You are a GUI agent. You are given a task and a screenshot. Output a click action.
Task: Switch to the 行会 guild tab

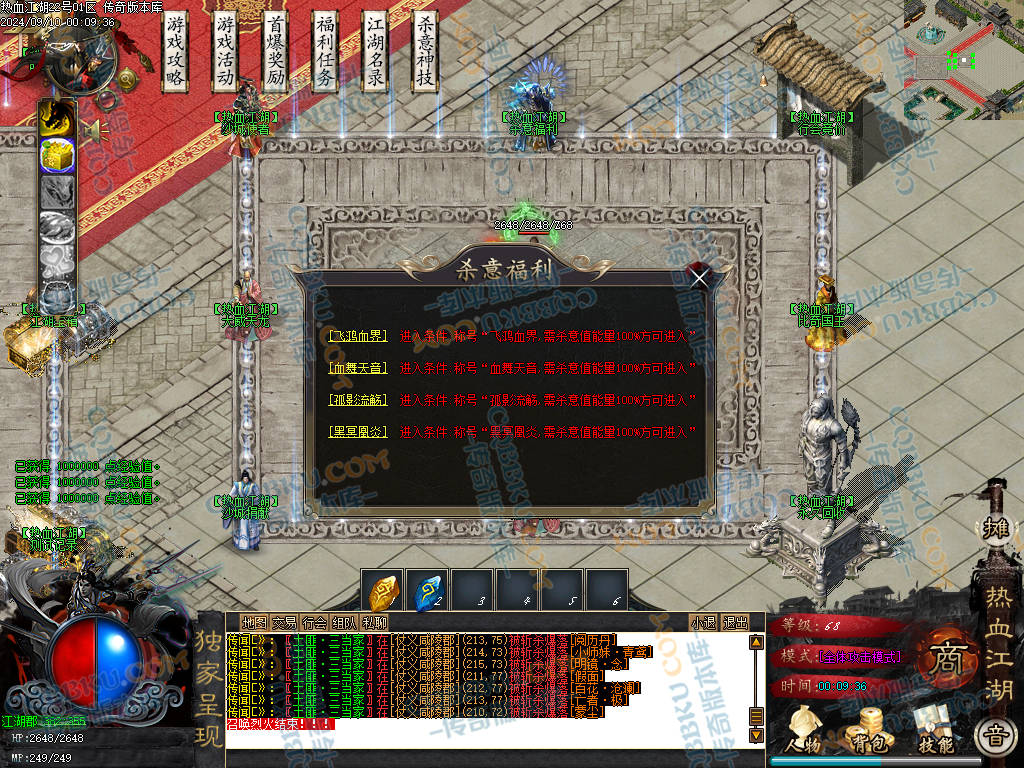[x=314, y=622]
